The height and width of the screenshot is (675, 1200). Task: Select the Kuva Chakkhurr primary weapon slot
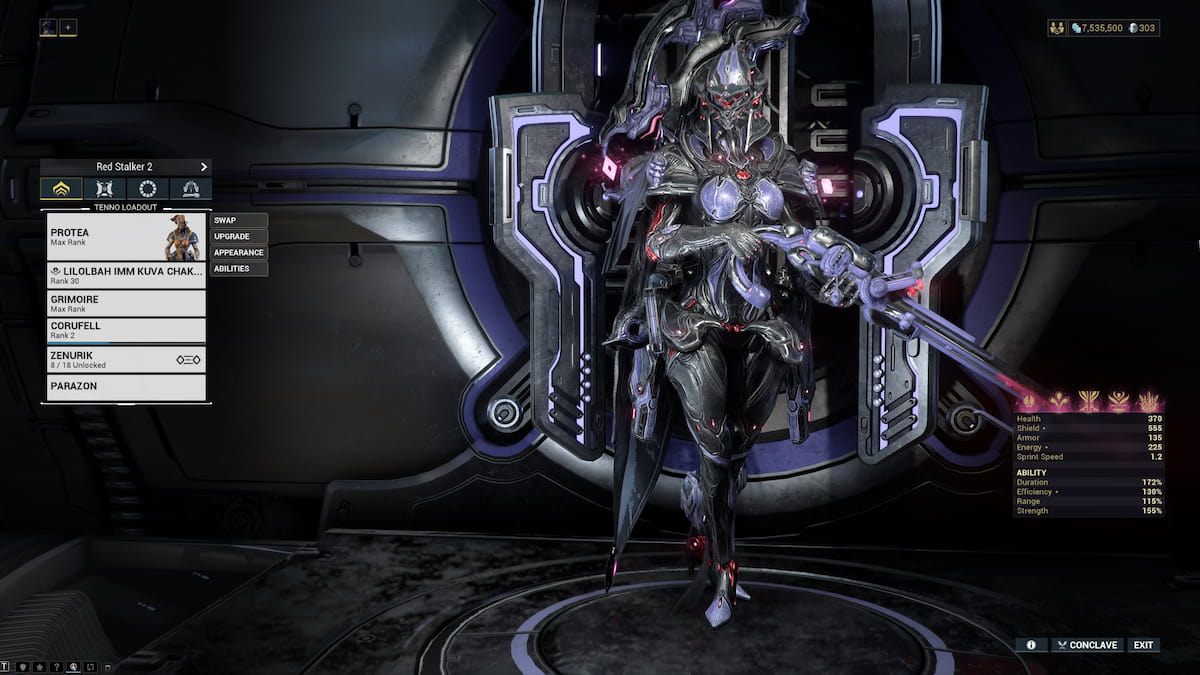point(126,275)
